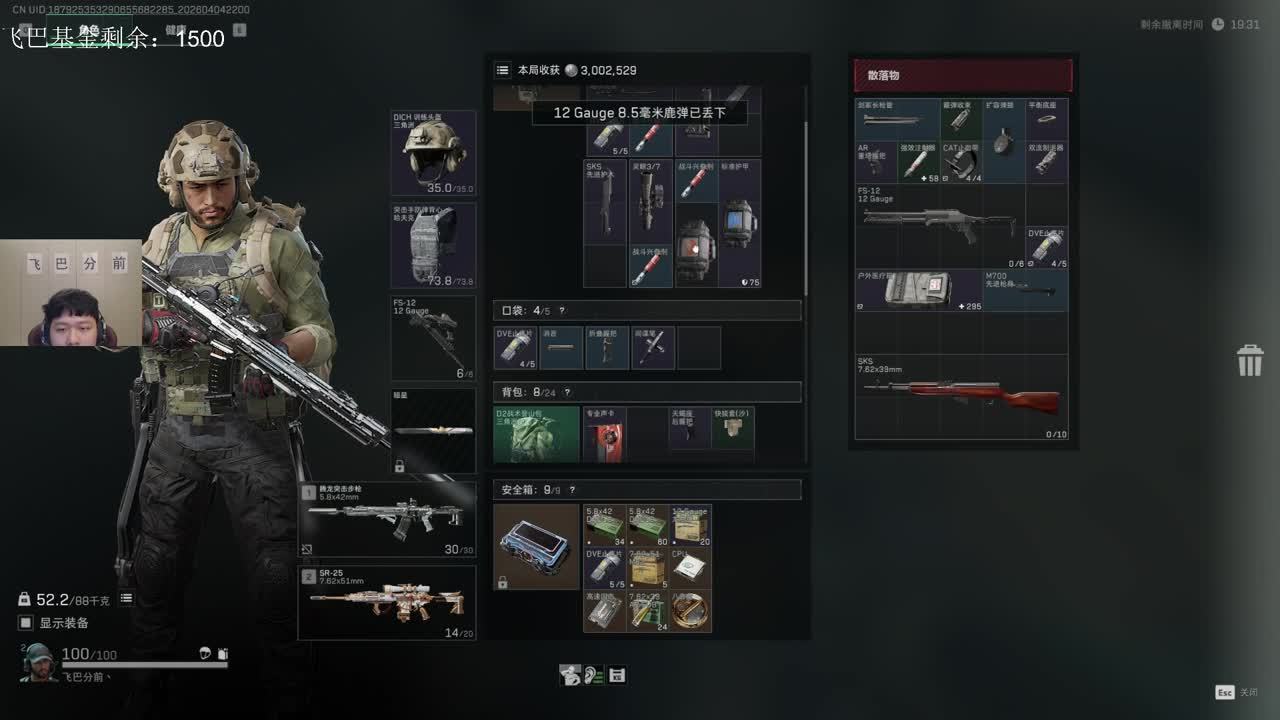Click the pocket help question mark
Screen dimensions: 1280x720
tap(562, 311)
